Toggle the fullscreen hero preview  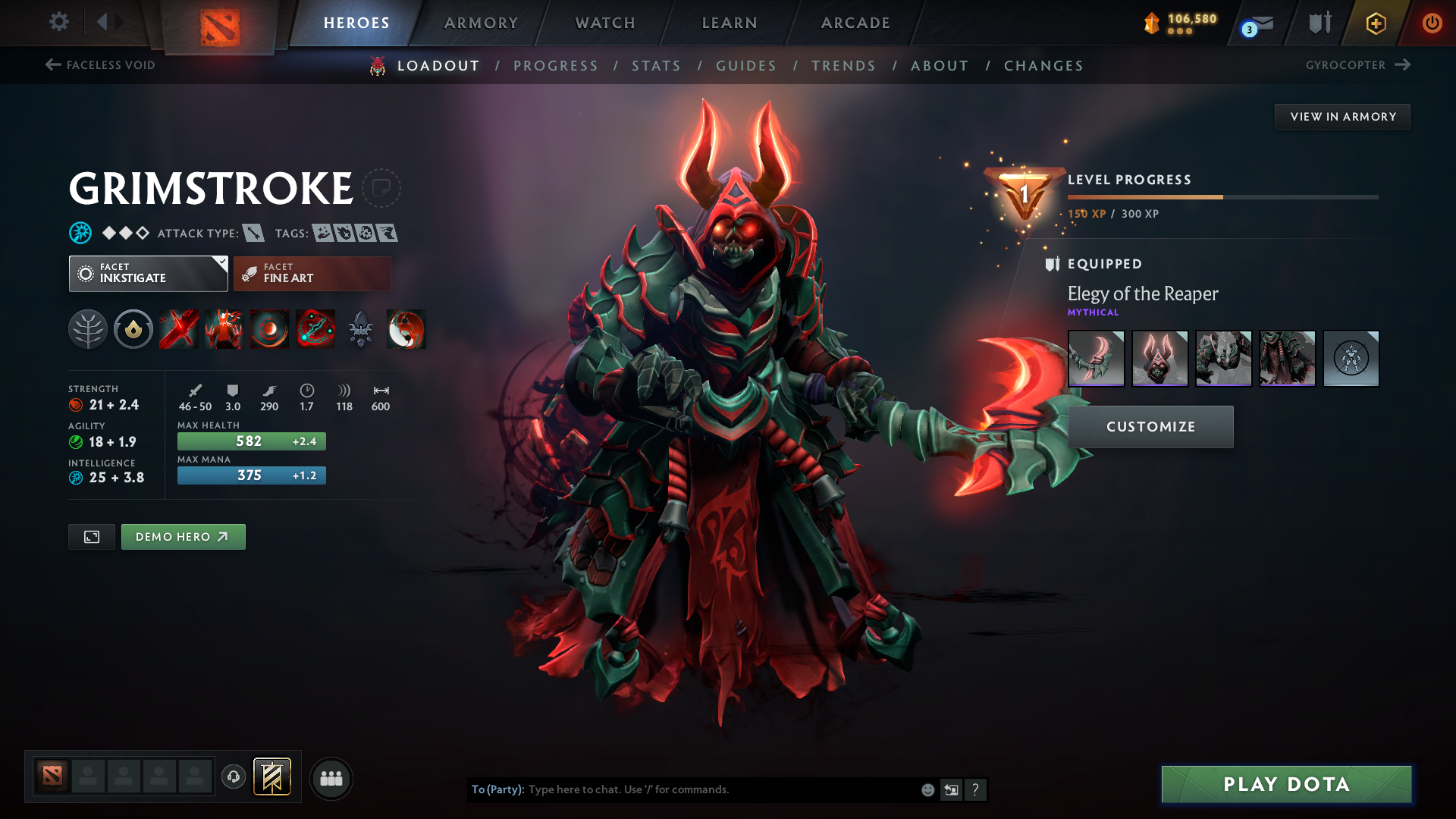point(91,536)
